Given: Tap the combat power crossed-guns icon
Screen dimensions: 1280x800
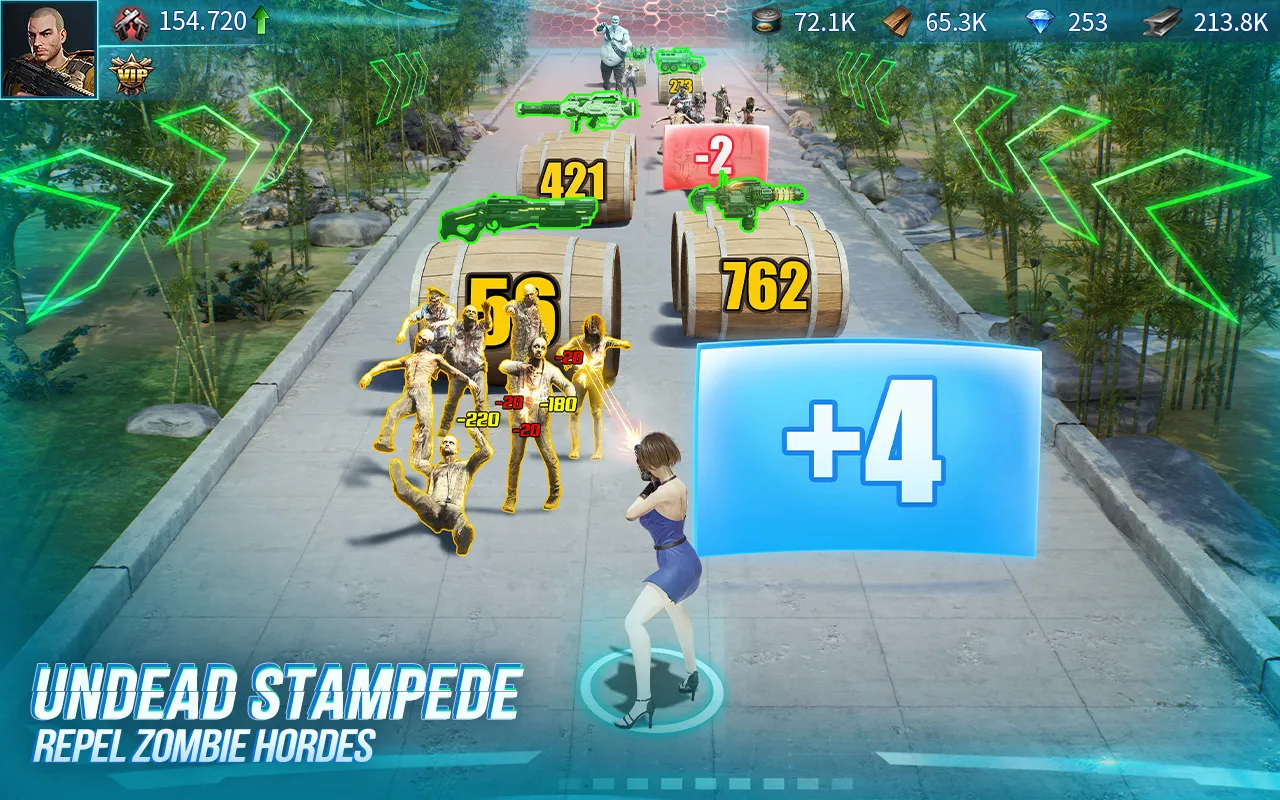Looking at the screenshot, I should pyautogui.click(x=131, y=22).
